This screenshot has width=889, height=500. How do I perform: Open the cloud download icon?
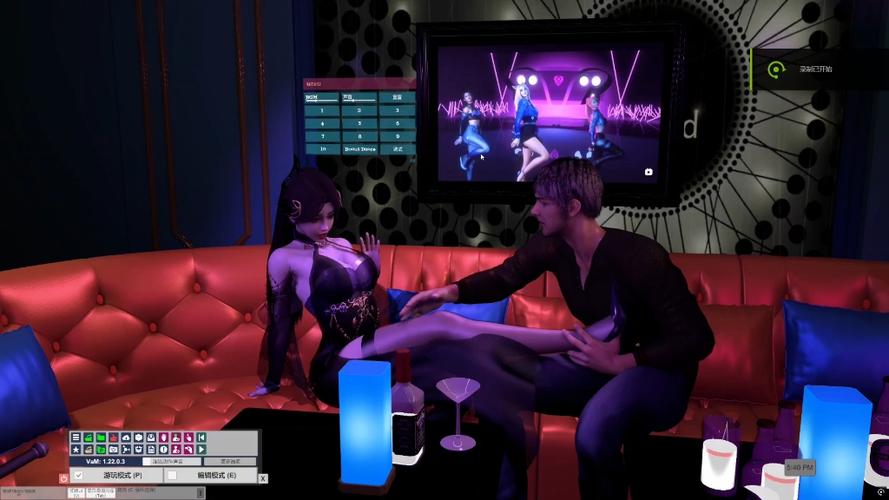tap(126, 437)
